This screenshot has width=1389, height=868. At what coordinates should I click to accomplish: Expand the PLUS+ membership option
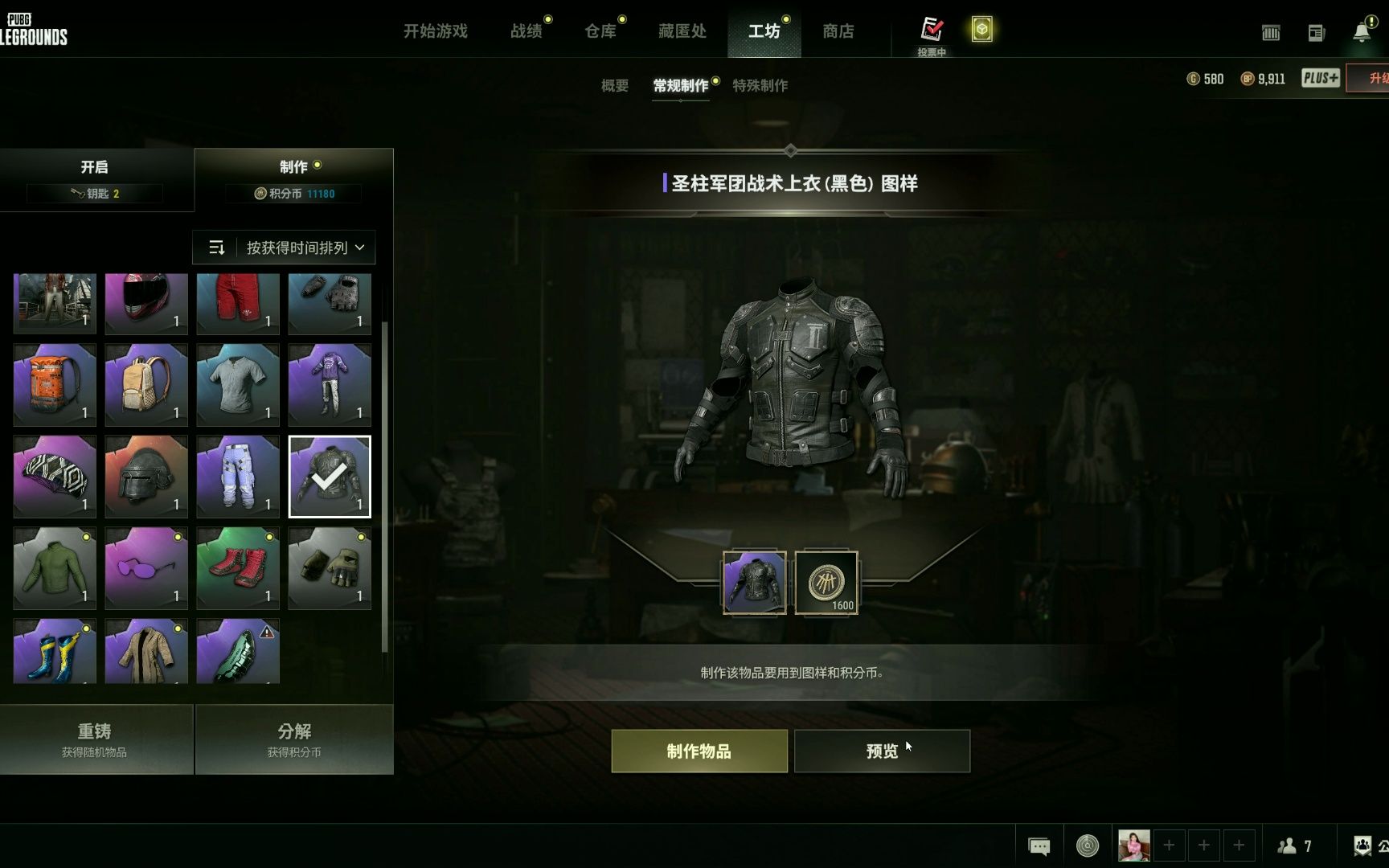(1319, 78)
